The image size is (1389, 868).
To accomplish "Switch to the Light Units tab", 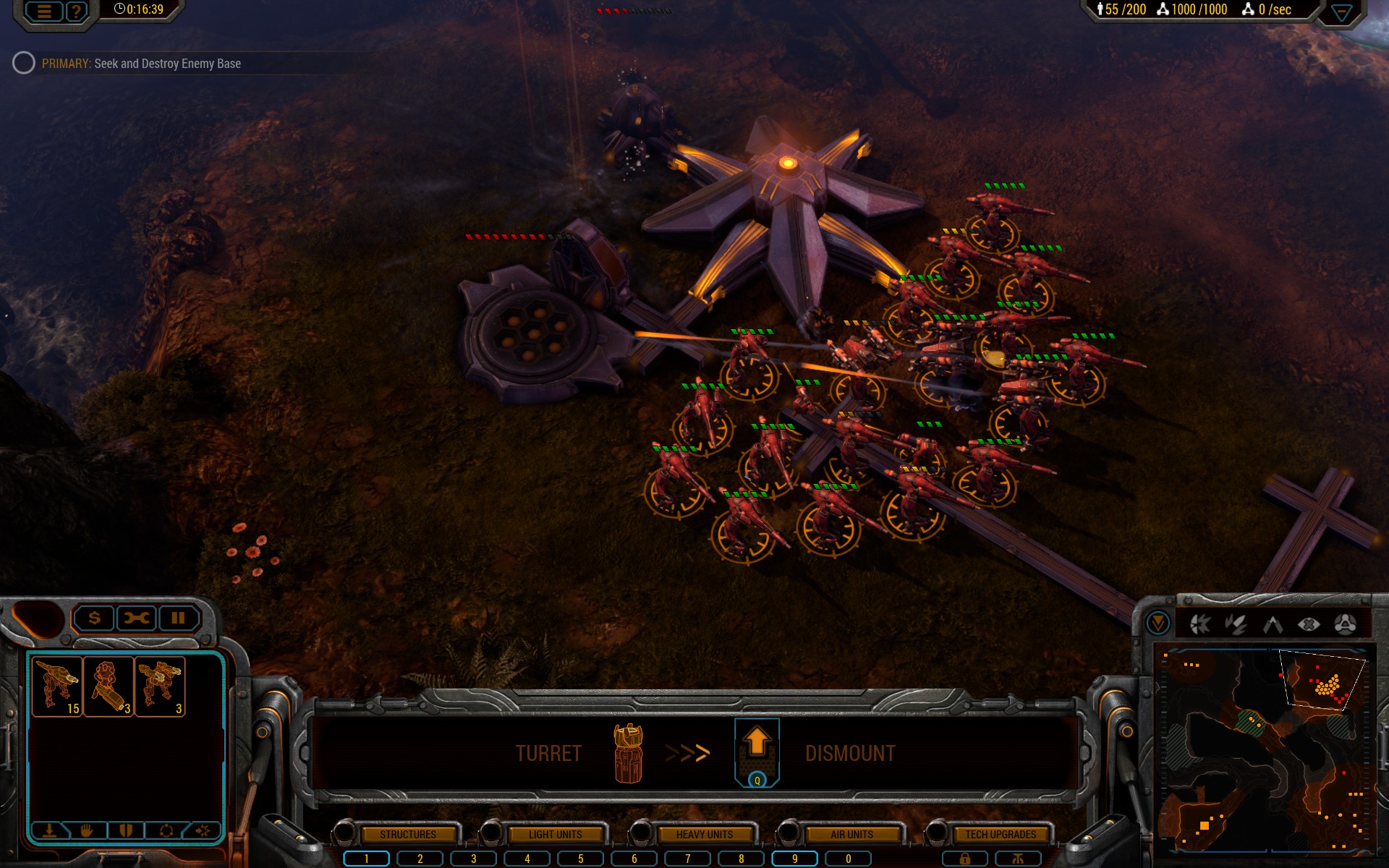I will (x=555, y=834).
